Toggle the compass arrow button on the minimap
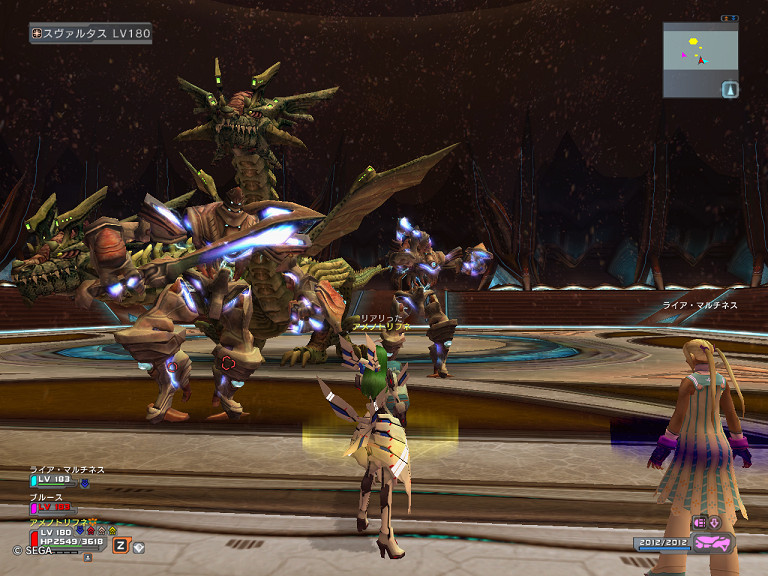 (729, 89)
